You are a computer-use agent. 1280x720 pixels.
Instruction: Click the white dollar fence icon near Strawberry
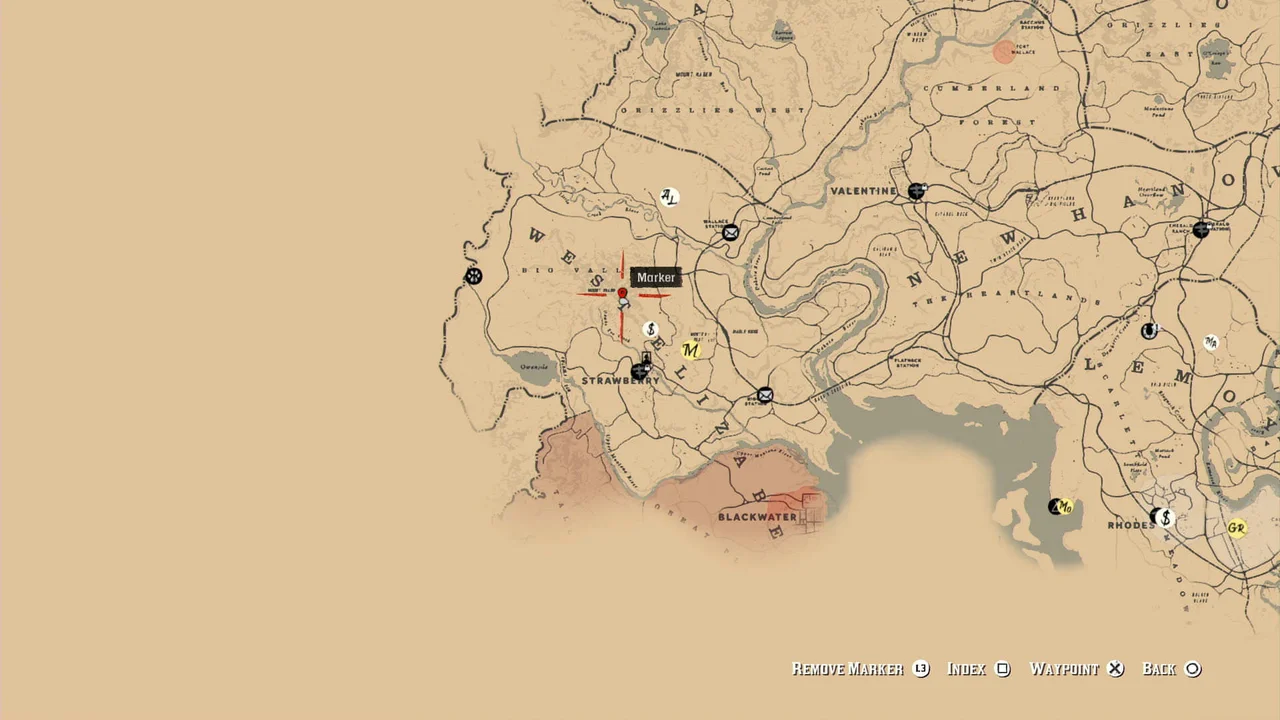pos(650,327)
